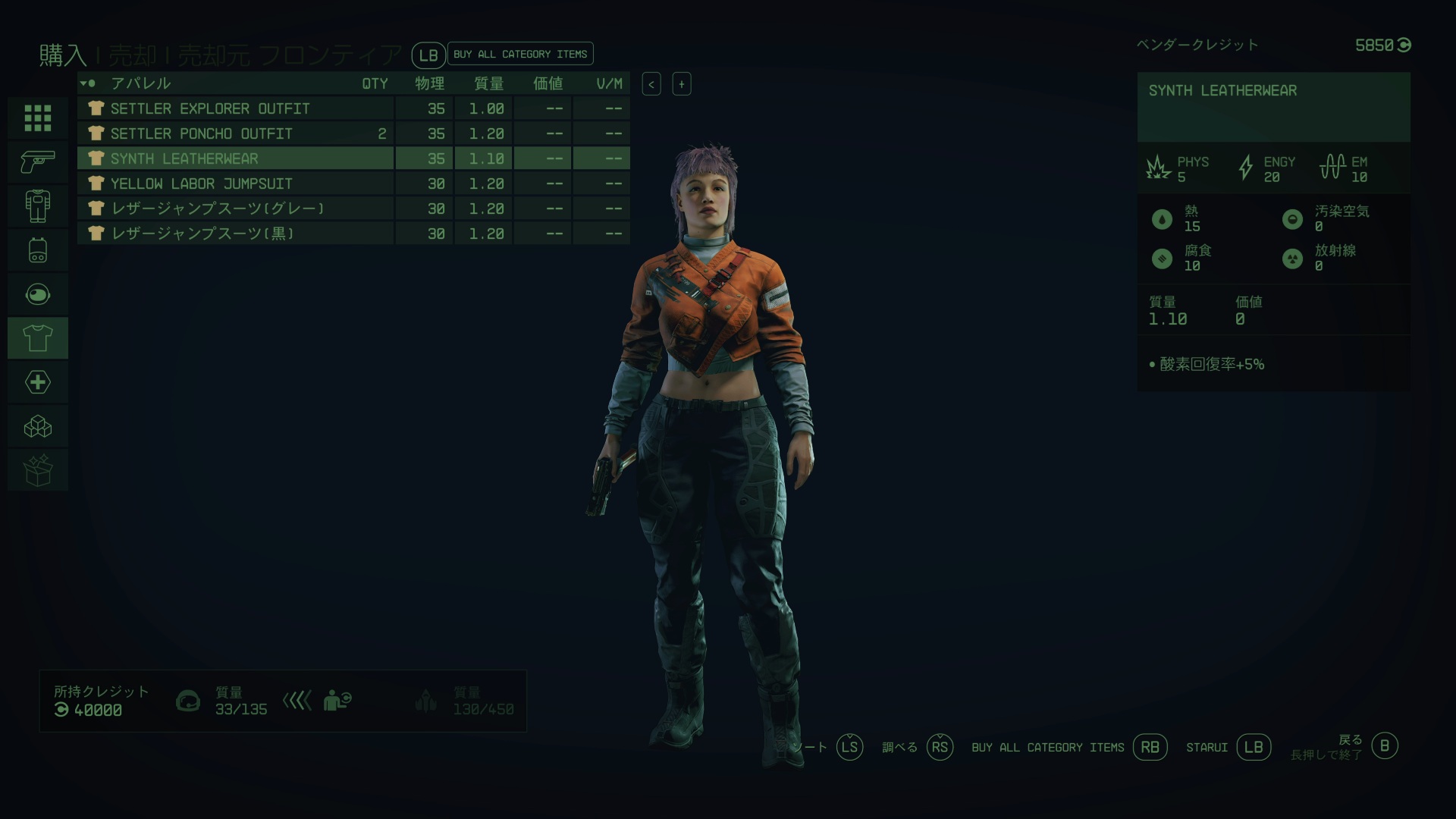Switch to the helmet category
This screenshot has height=819, width=1456.
click(x=38, y=293)
